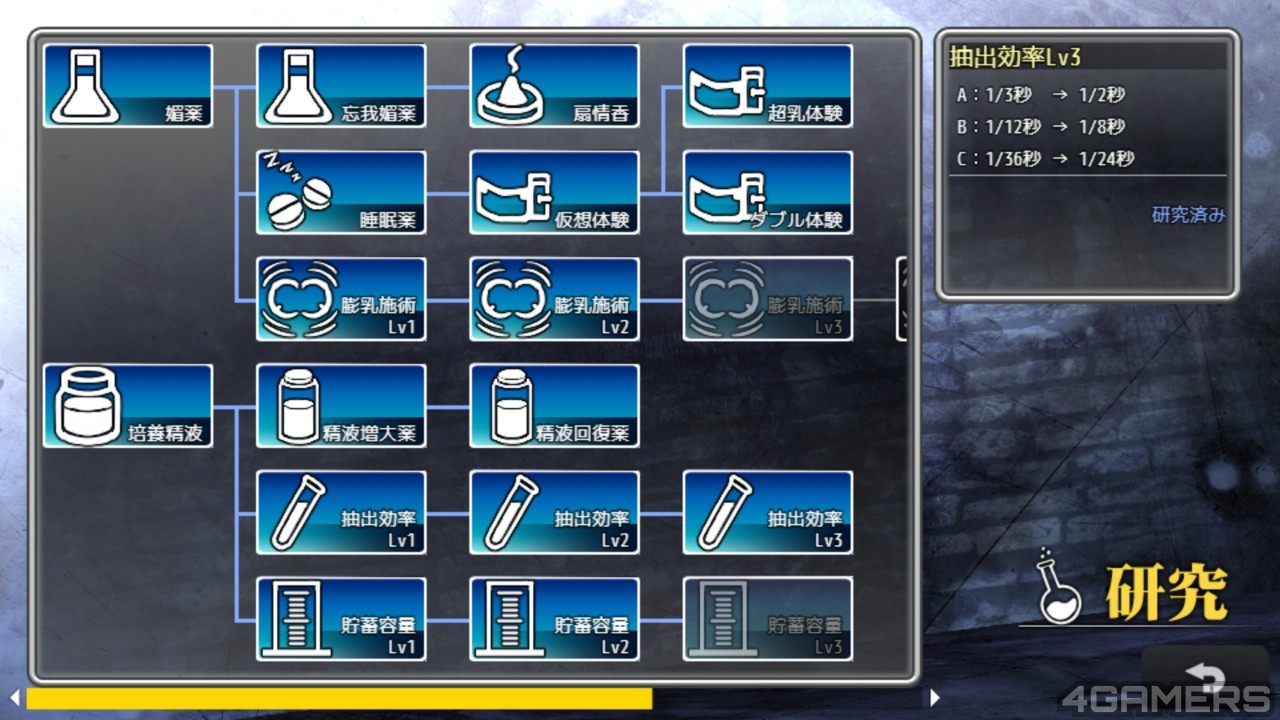The image size is (1280, 720).
Task: Click the right scroll arrow below the tree
Action: 935,698
